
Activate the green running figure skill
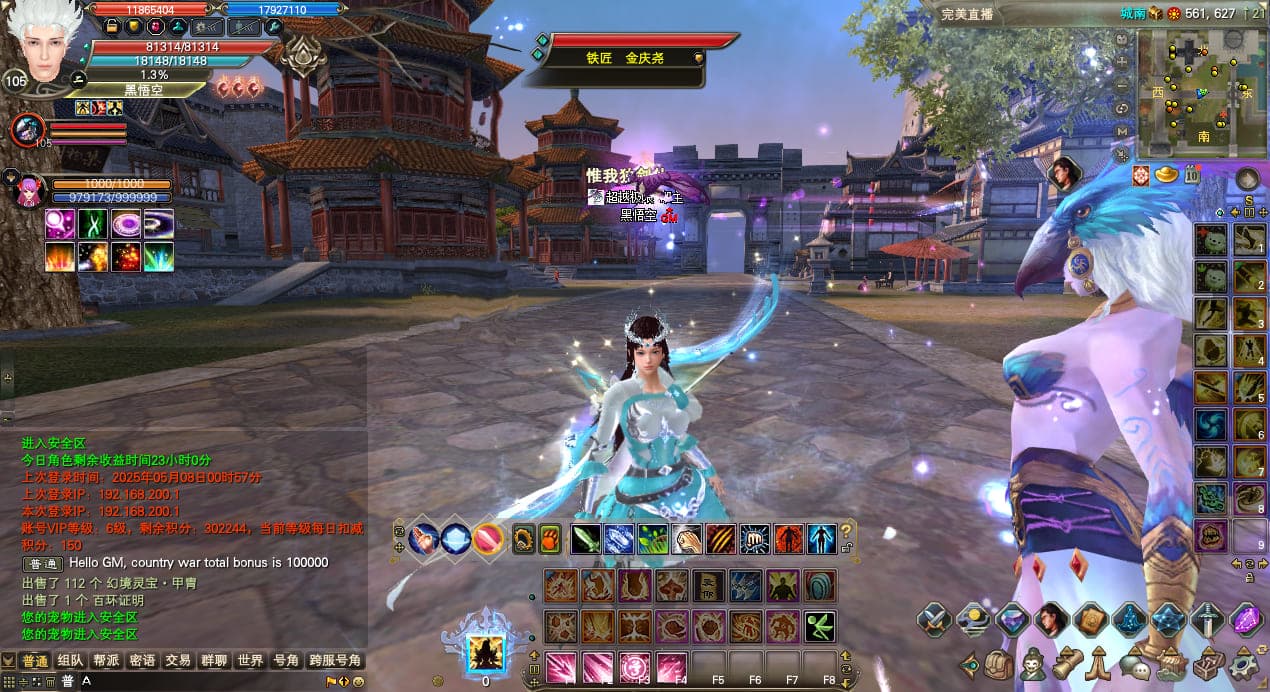click(820, 627)
